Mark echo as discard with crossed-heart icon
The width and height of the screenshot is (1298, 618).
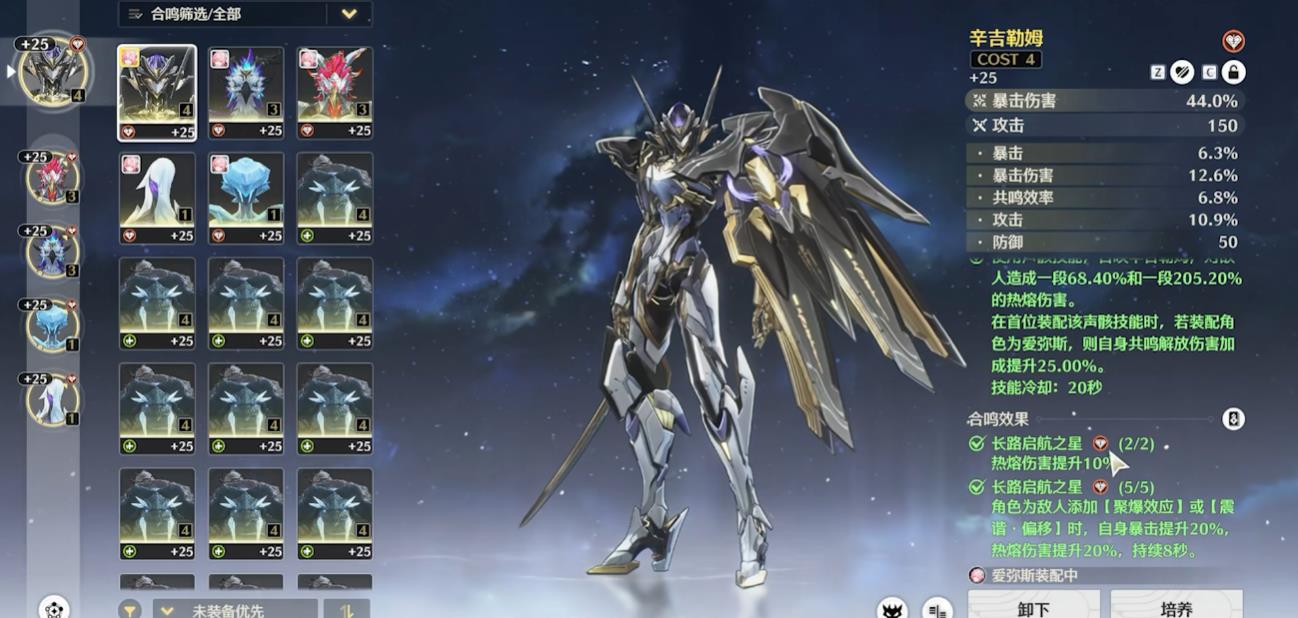(x=1183, y=71)
